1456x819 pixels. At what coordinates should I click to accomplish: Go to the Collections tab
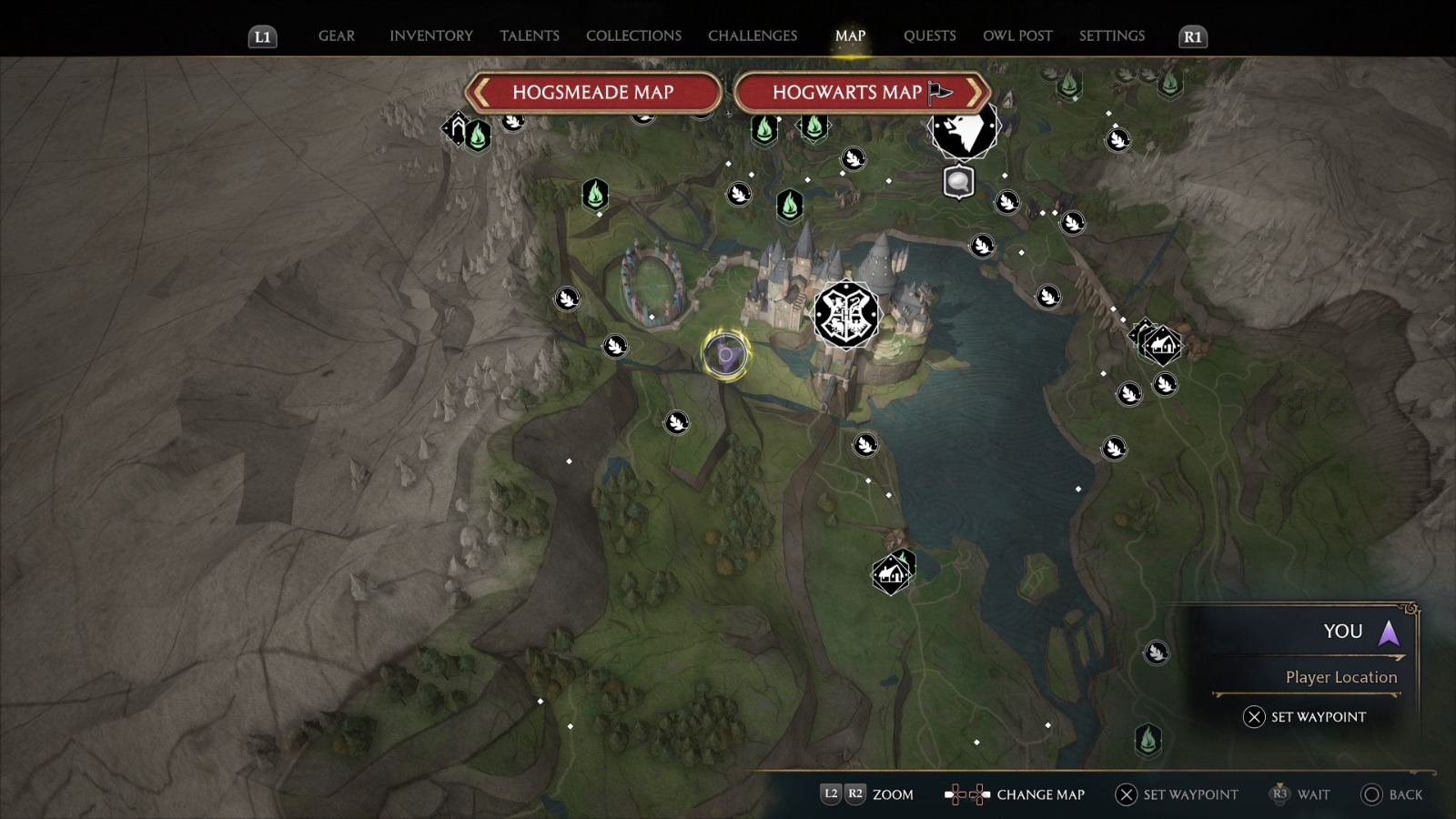coord(633,35)
